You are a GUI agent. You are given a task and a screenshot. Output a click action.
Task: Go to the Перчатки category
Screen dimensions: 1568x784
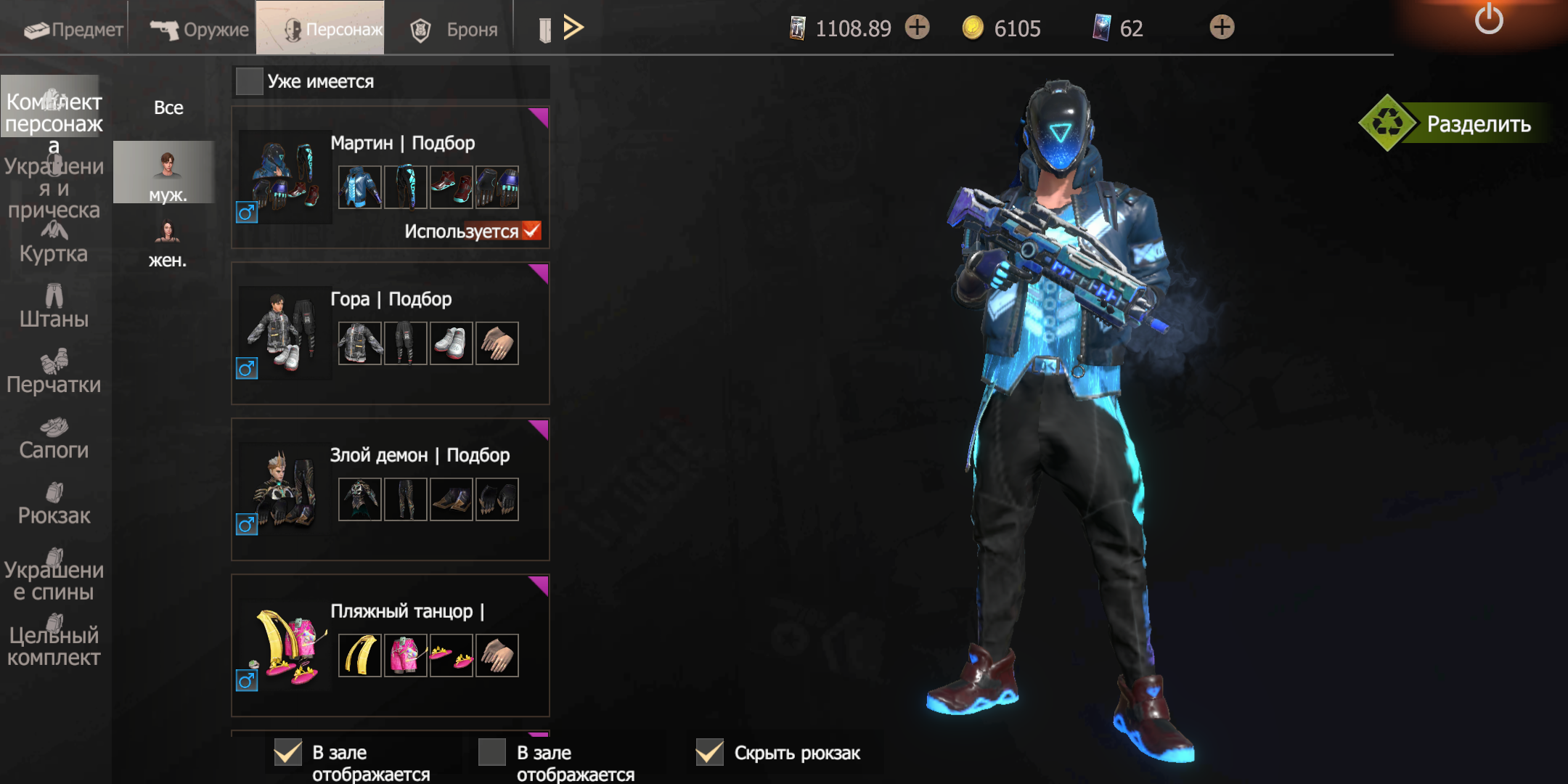pos(54,373)
